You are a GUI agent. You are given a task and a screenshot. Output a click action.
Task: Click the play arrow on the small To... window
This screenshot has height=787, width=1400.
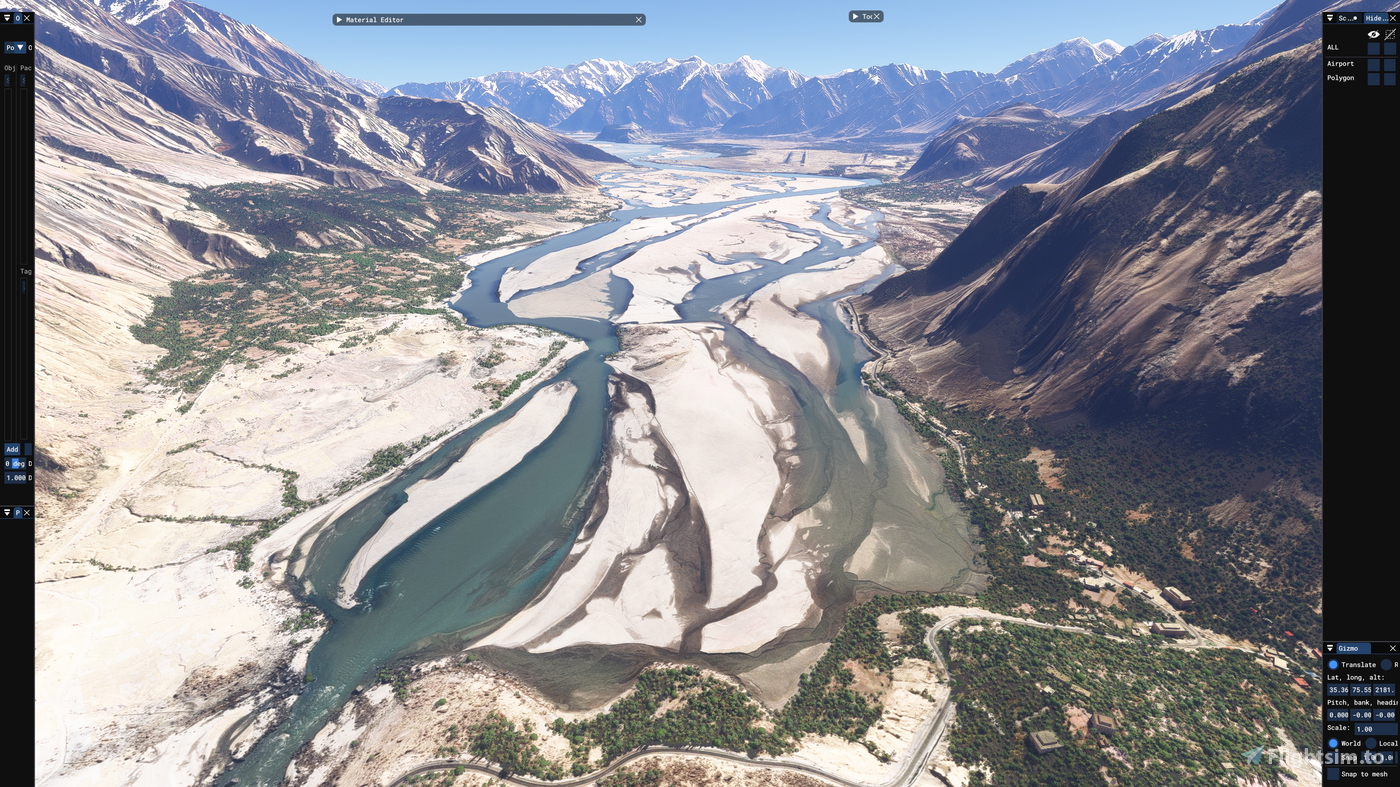855,15
